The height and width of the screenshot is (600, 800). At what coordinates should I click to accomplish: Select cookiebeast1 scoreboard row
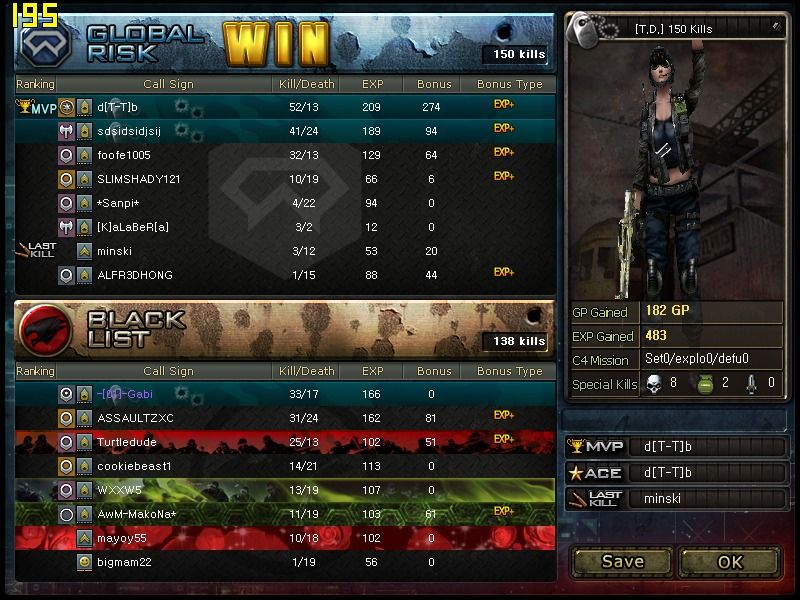pos(285,466)
